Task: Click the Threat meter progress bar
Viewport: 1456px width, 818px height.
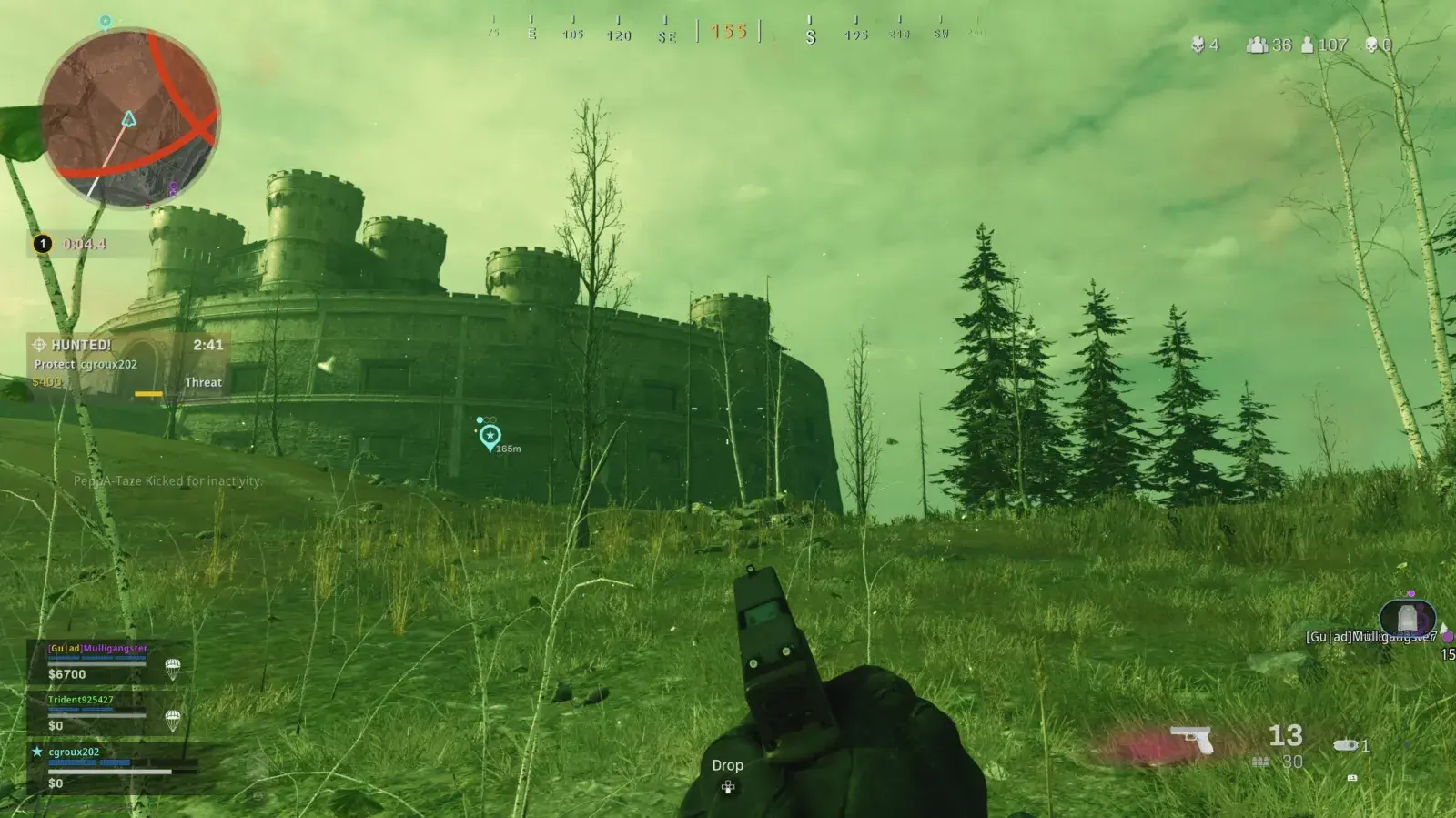Action: [x=148, y=391]
